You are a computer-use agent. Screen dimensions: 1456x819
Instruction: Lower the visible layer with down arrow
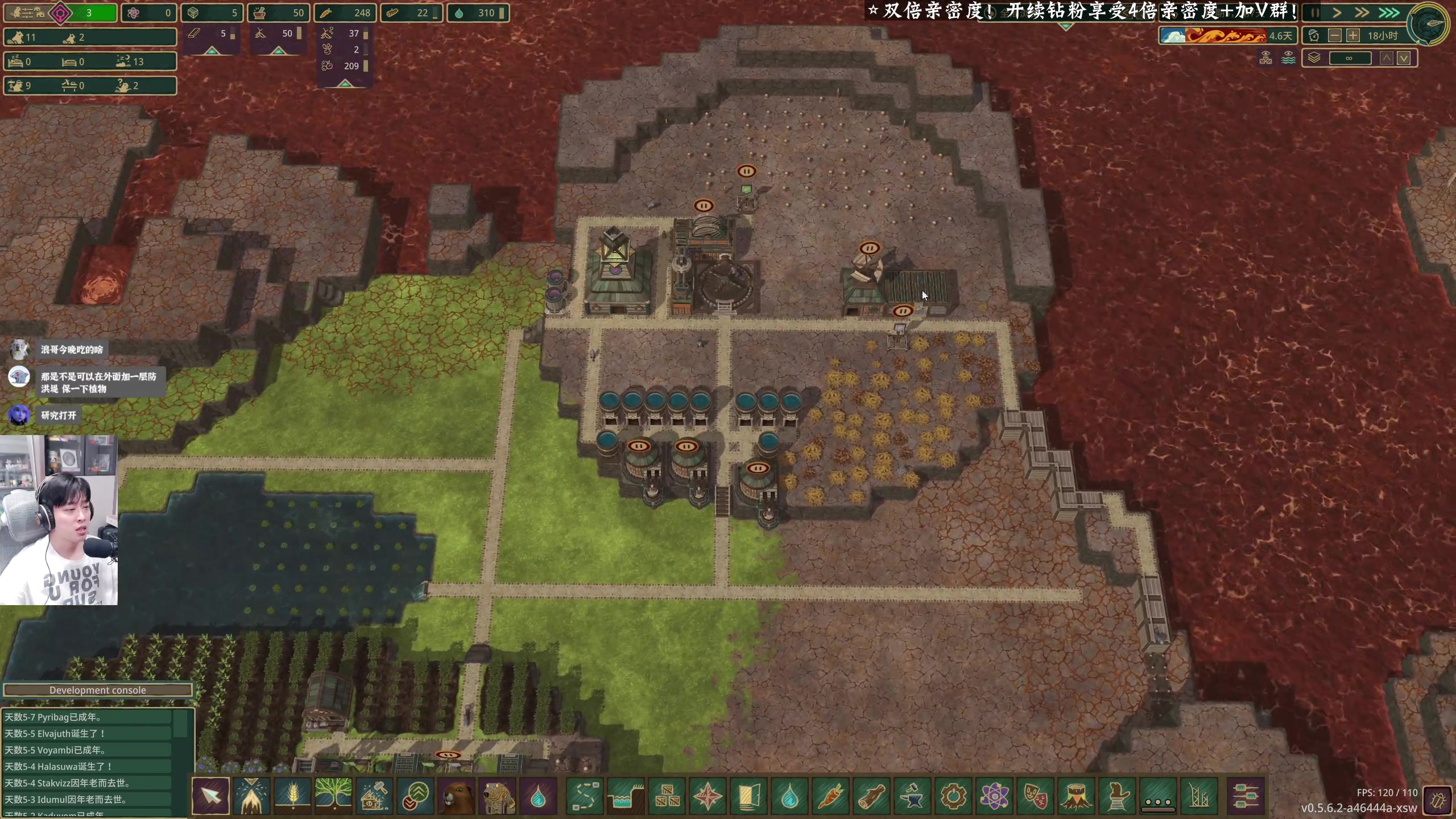[1404, 58]
